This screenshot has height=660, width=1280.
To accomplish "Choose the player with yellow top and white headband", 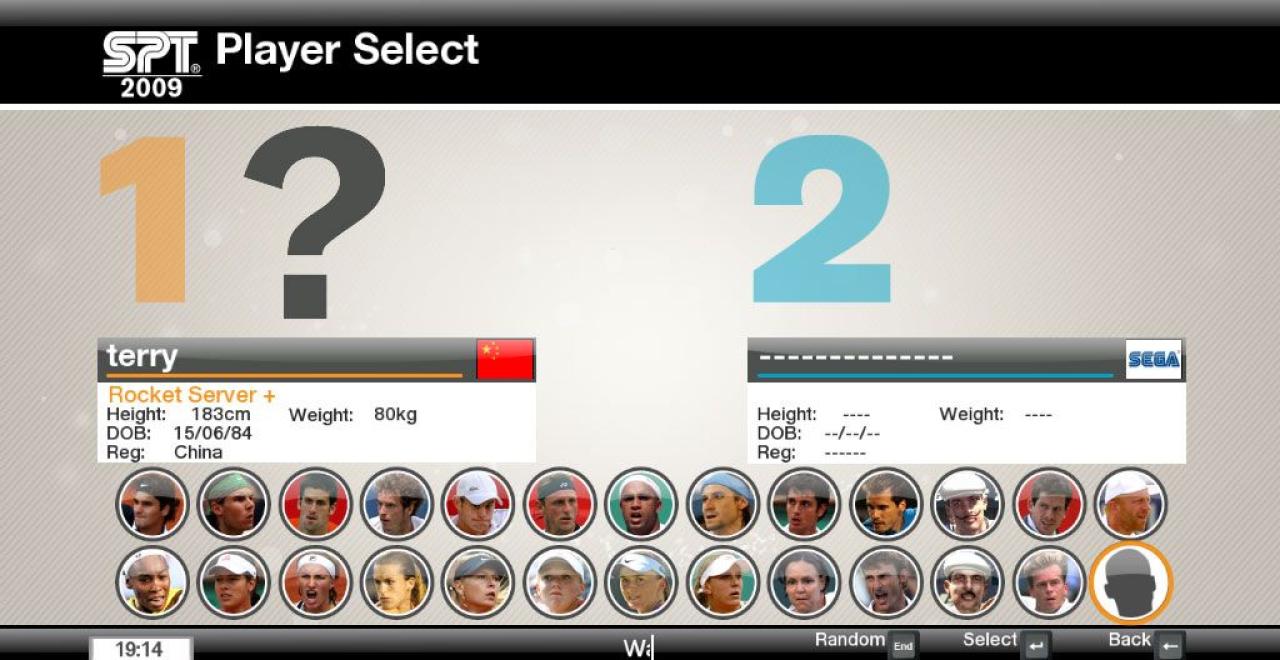I will point(152,583).
